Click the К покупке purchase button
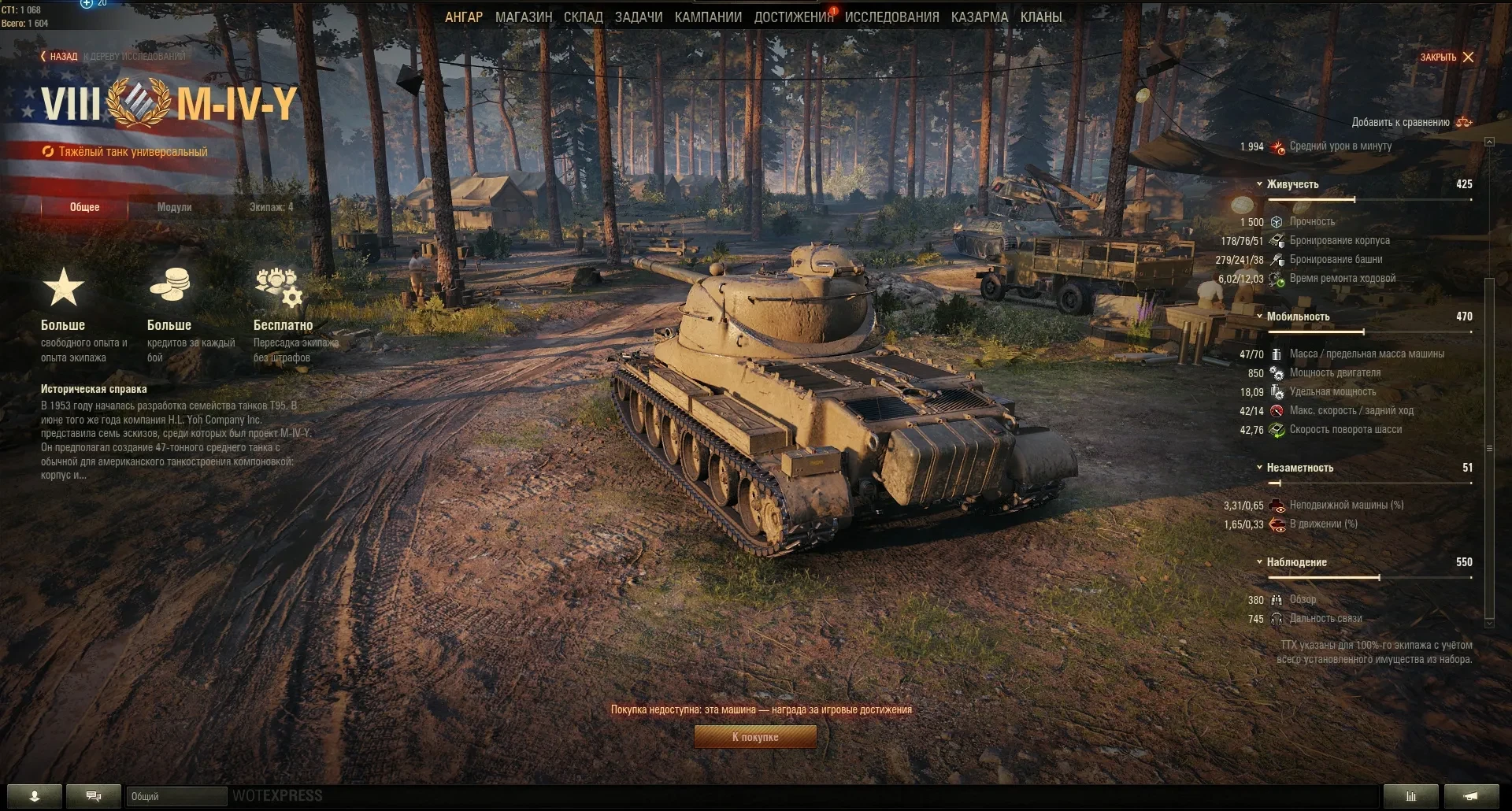Viewport: 1512px width, 811px height. pos(755,737)
